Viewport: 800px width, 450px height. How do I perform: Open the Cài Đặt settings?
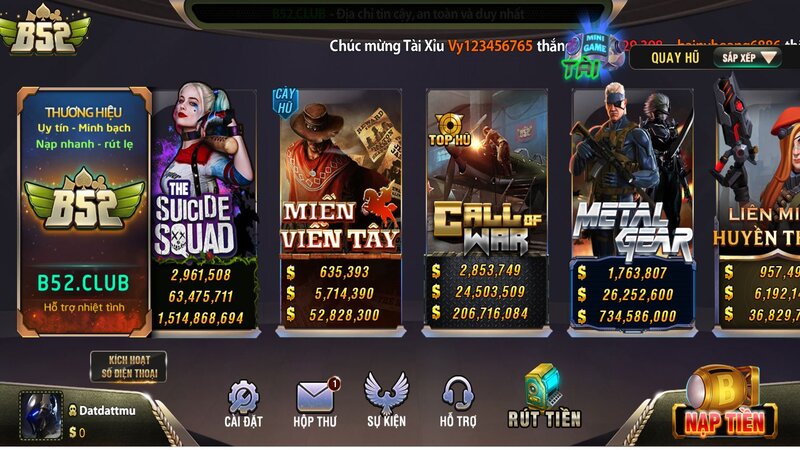[243, 404]
